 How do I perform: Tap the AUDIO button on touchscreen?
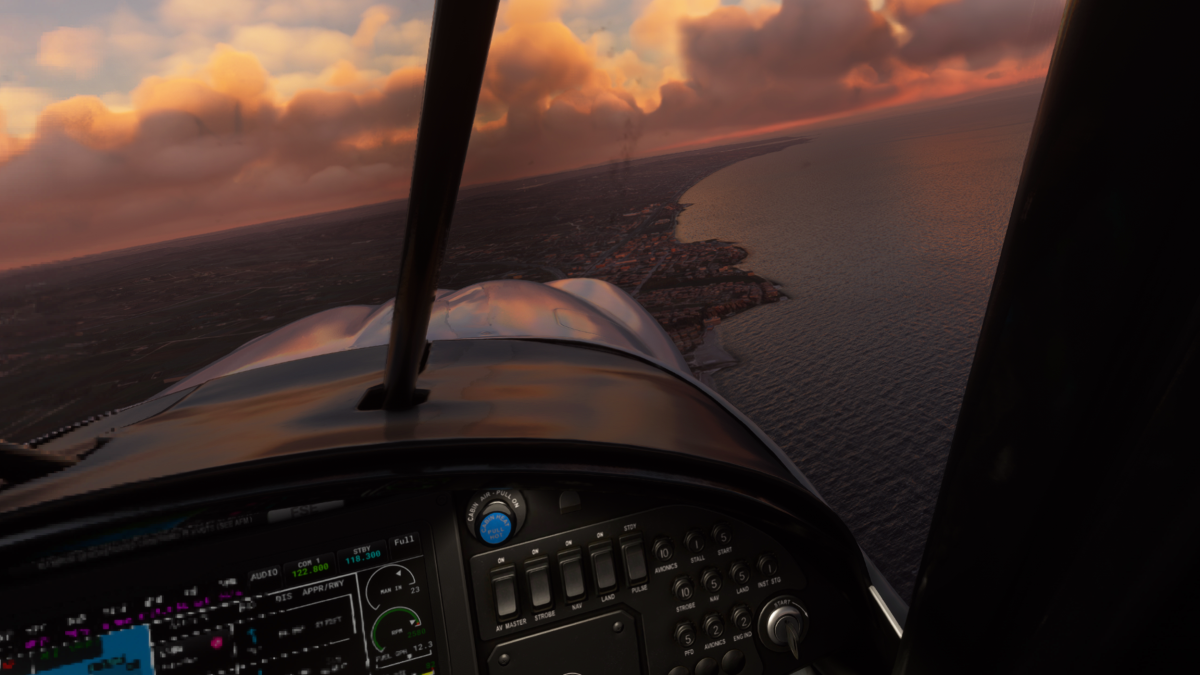tap(264, 574)
